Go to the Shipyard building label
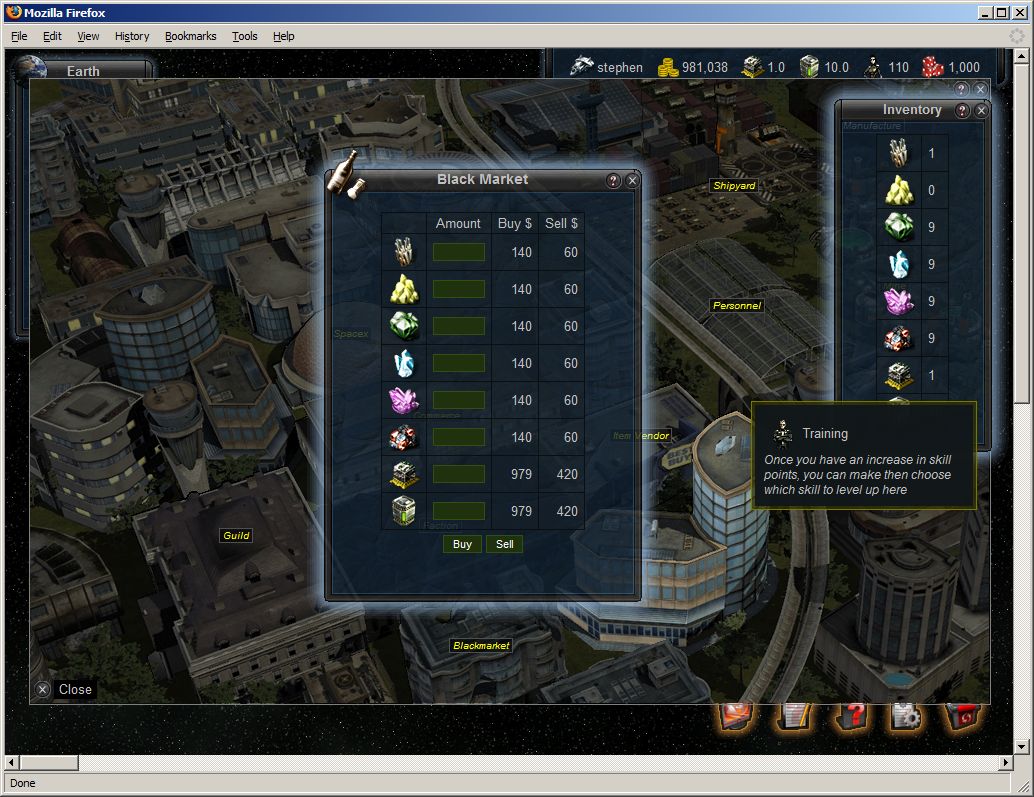This screenshot has height=797, width=1034. click(734, 186)
